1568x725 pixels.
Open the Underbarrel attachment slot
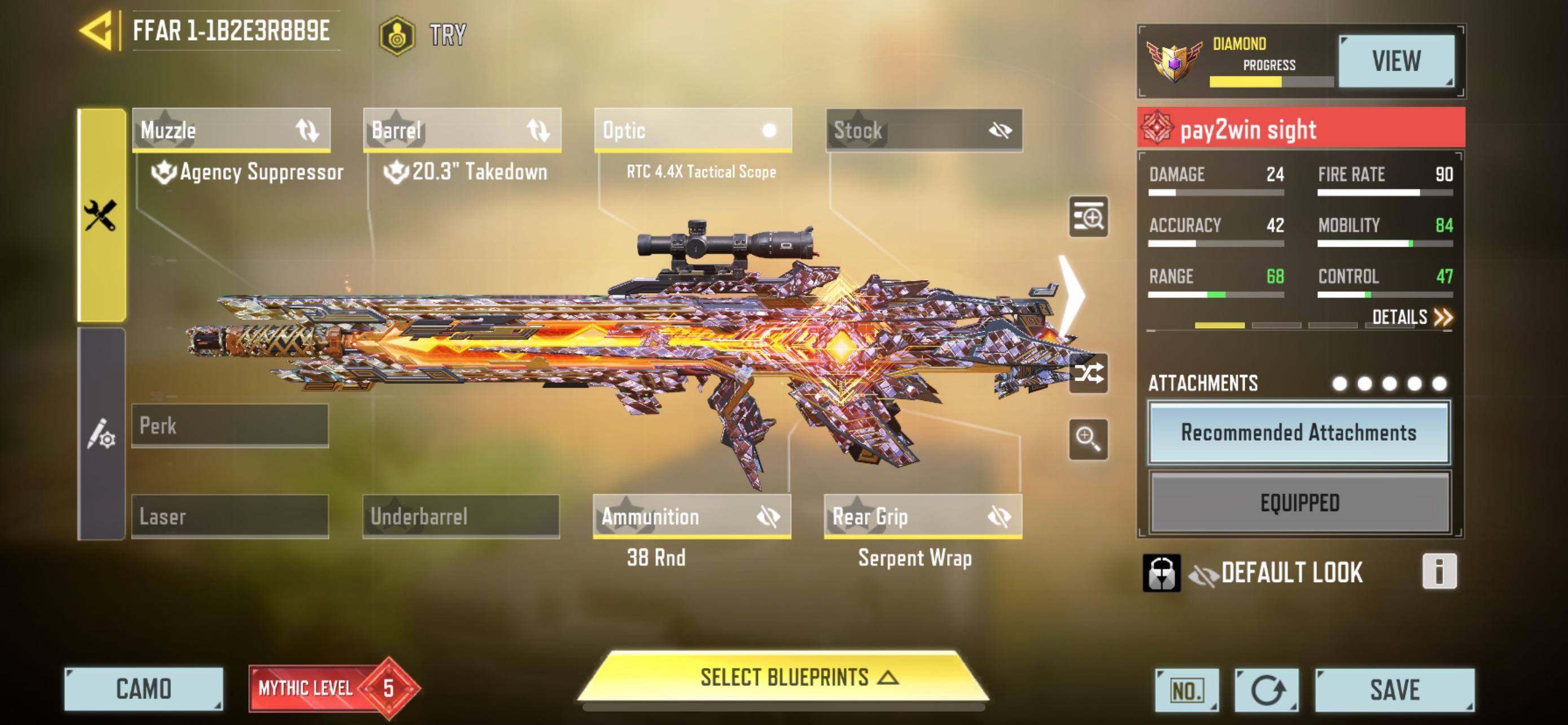(461, 516)
